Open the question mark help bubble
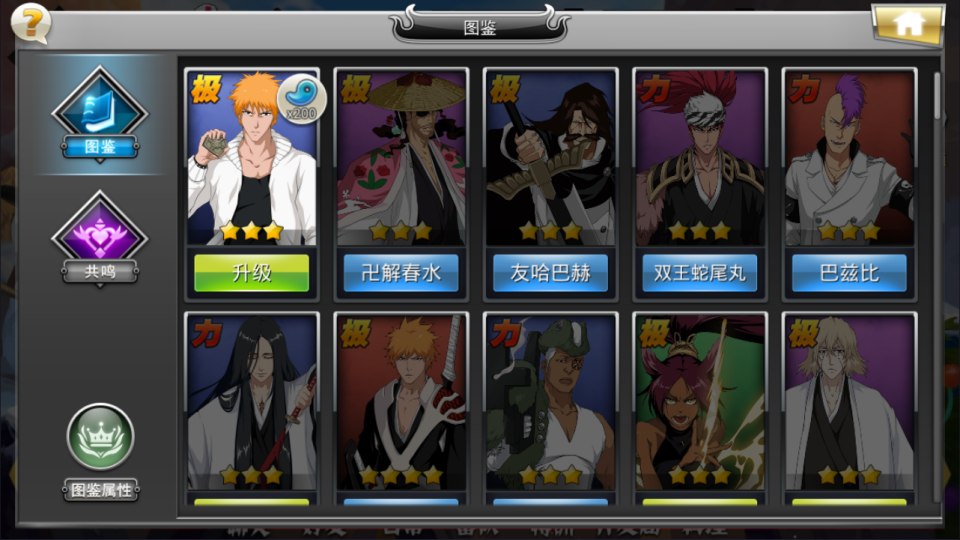The width and height of the screenshot is (960, 540). [32, 24]
